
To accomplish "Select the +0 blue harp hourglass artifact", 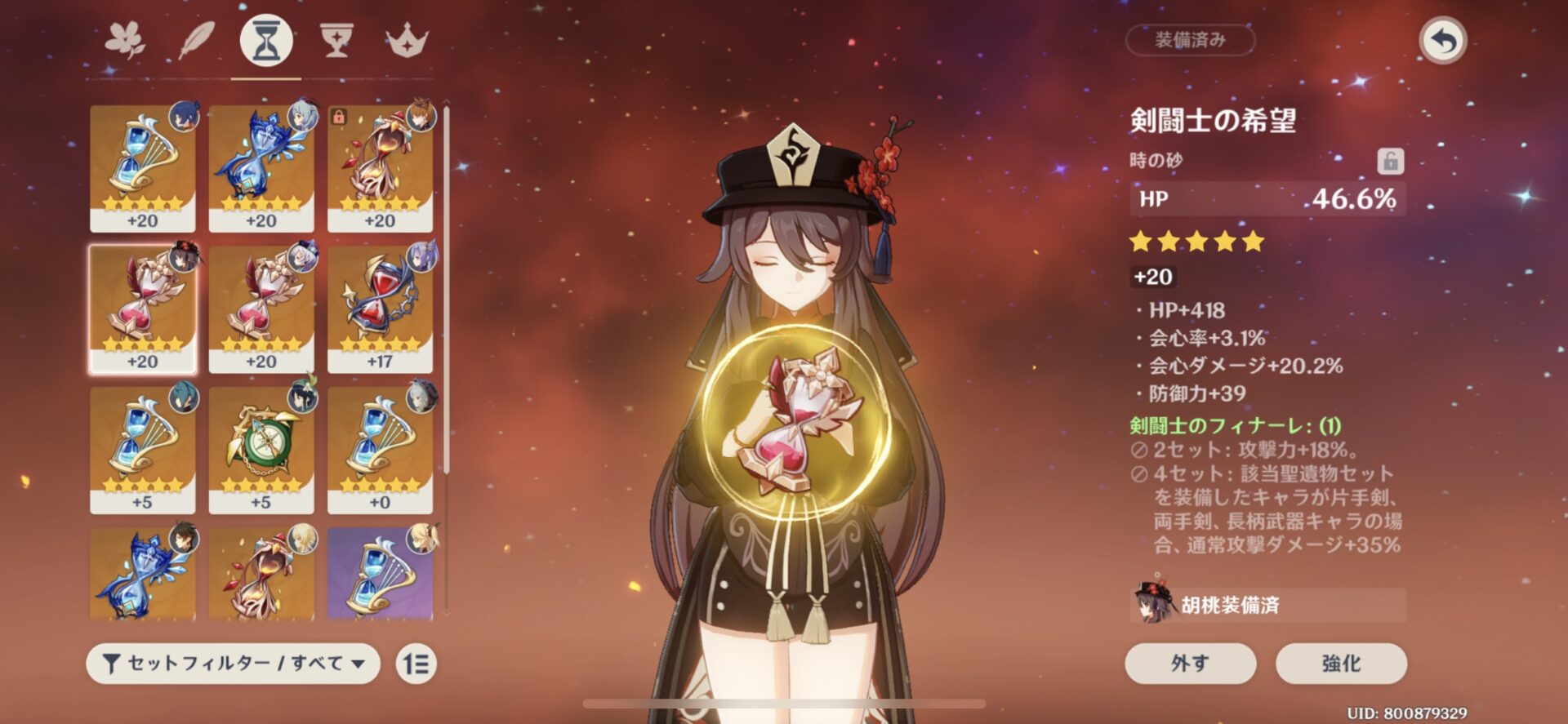I will (x=380, y=450).
